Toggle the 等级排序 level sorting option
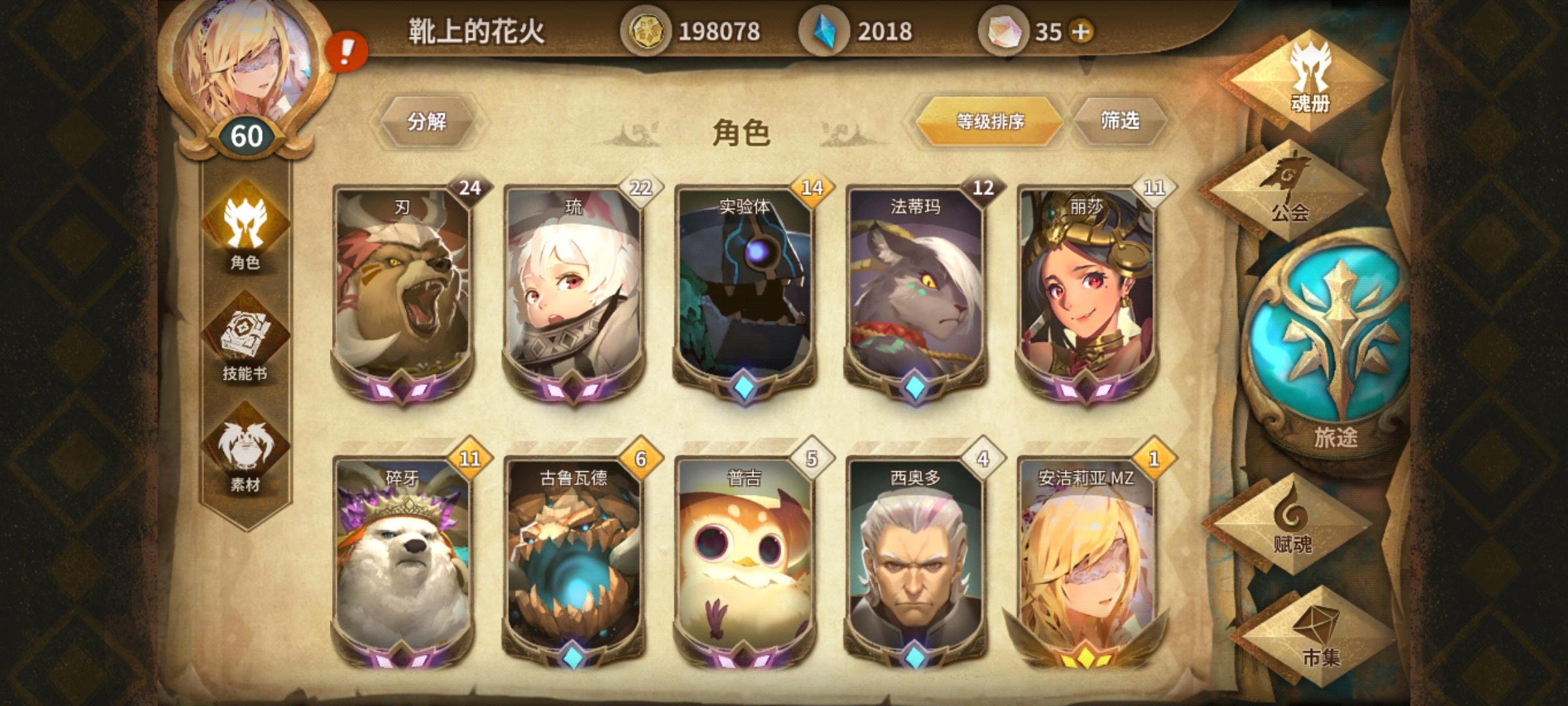Image resolution: width=1568 pixels, height=706 pixels. (990, 121)
